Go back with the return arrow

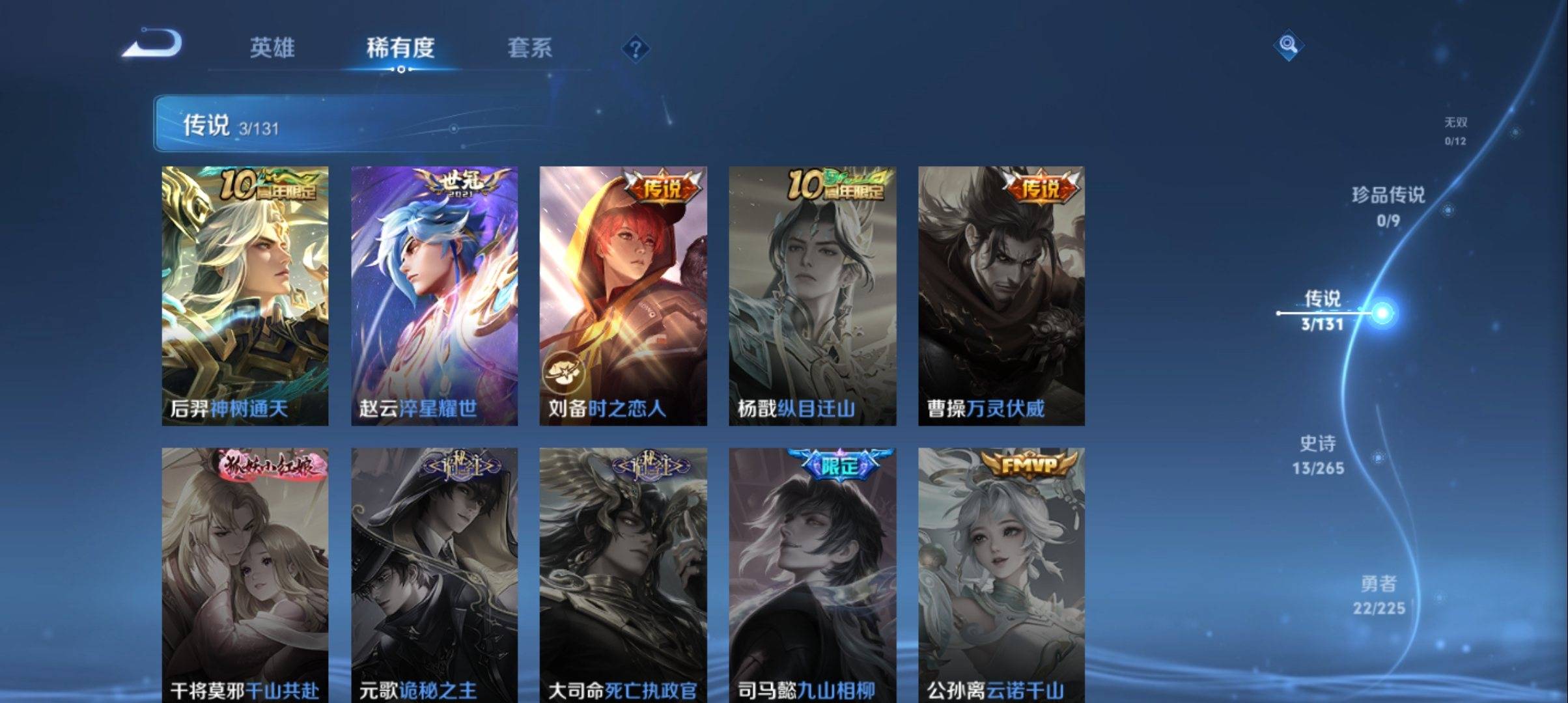(x=153, y=44)
